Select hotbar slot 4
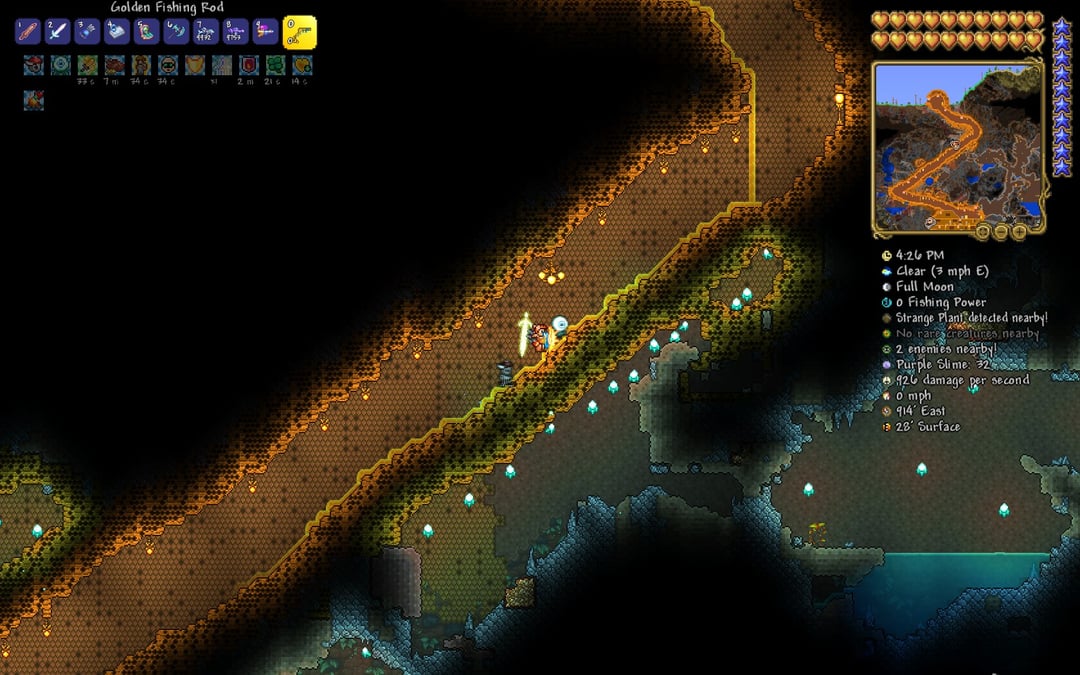Image resolution: width=1080 pixels, height=675 pixels. [117, 31]
